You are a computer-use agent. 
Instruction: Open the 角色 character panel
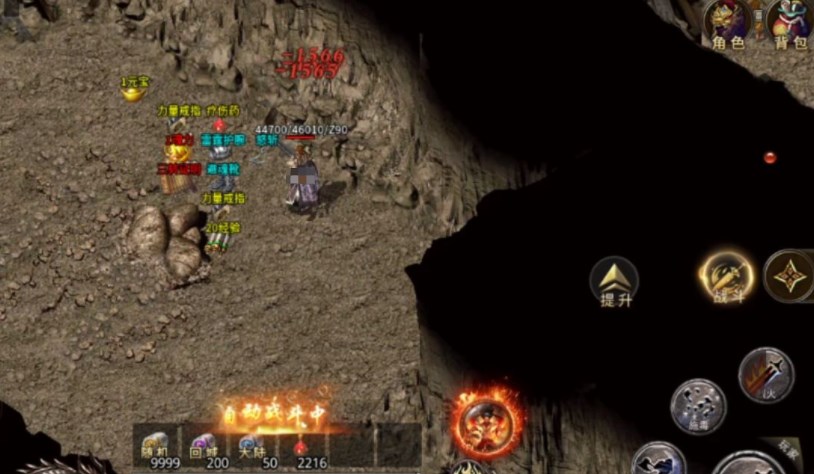[x=728, y=24]
